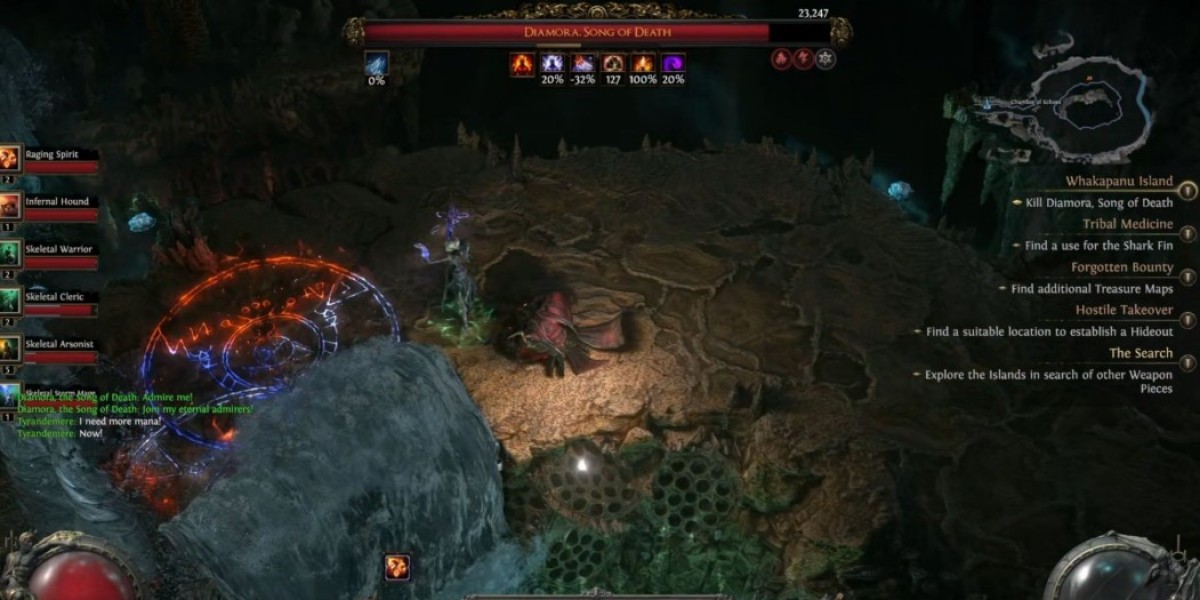Choose the Skeletal Cleric minion icon
1200x600 pixels.
pos(11,300)
